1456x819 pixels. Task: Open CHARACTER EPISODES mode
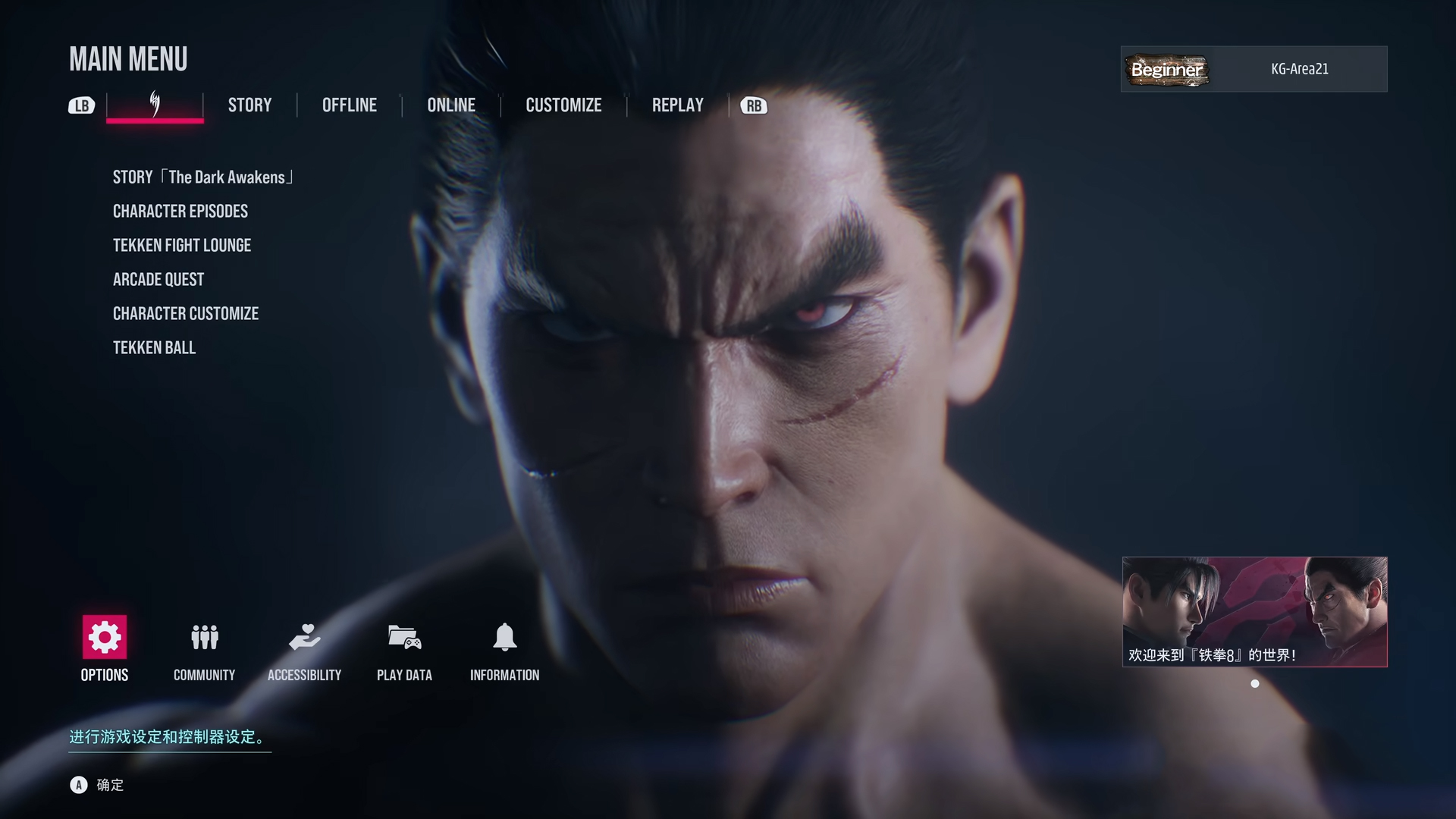click(180, 211)
